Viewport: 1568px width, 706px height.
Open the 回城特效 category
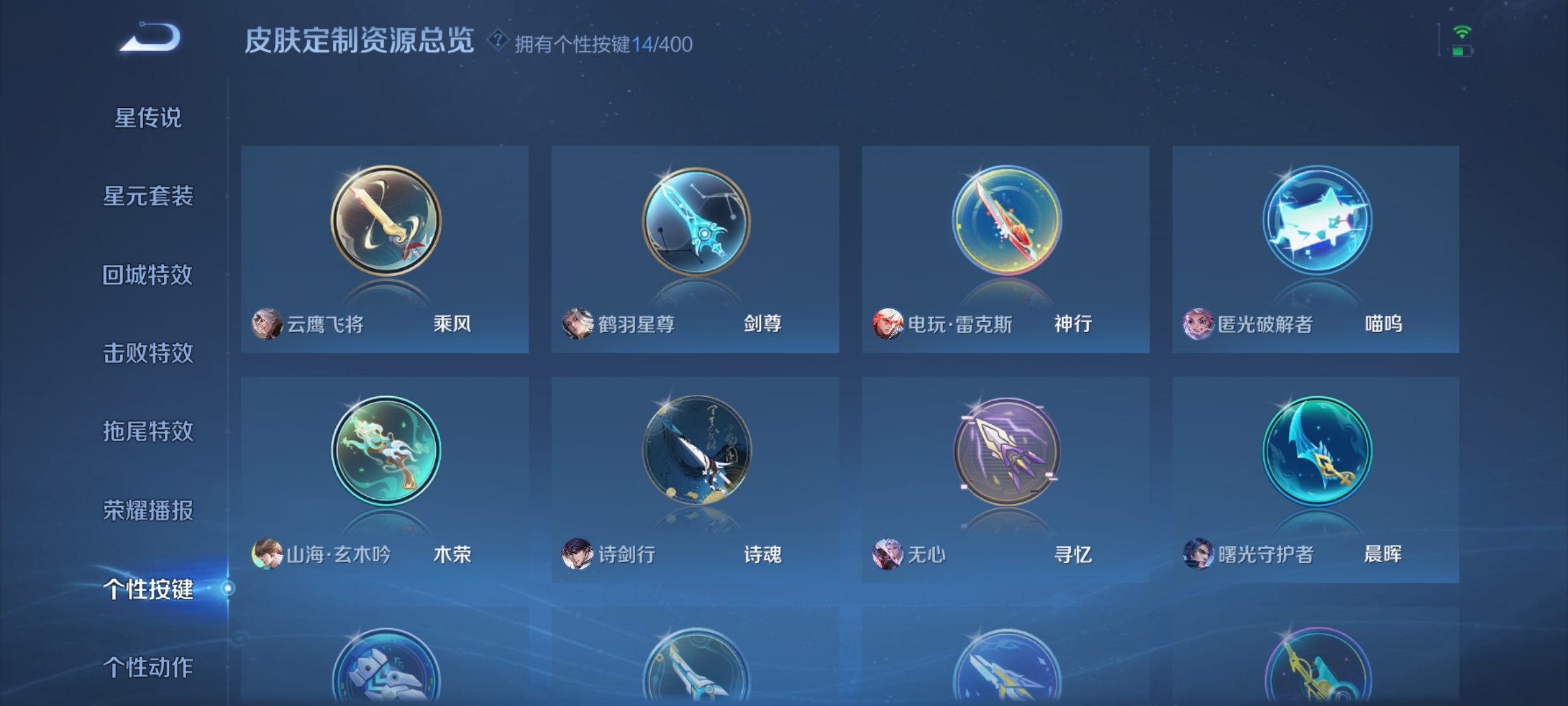(x=149, y=275)
